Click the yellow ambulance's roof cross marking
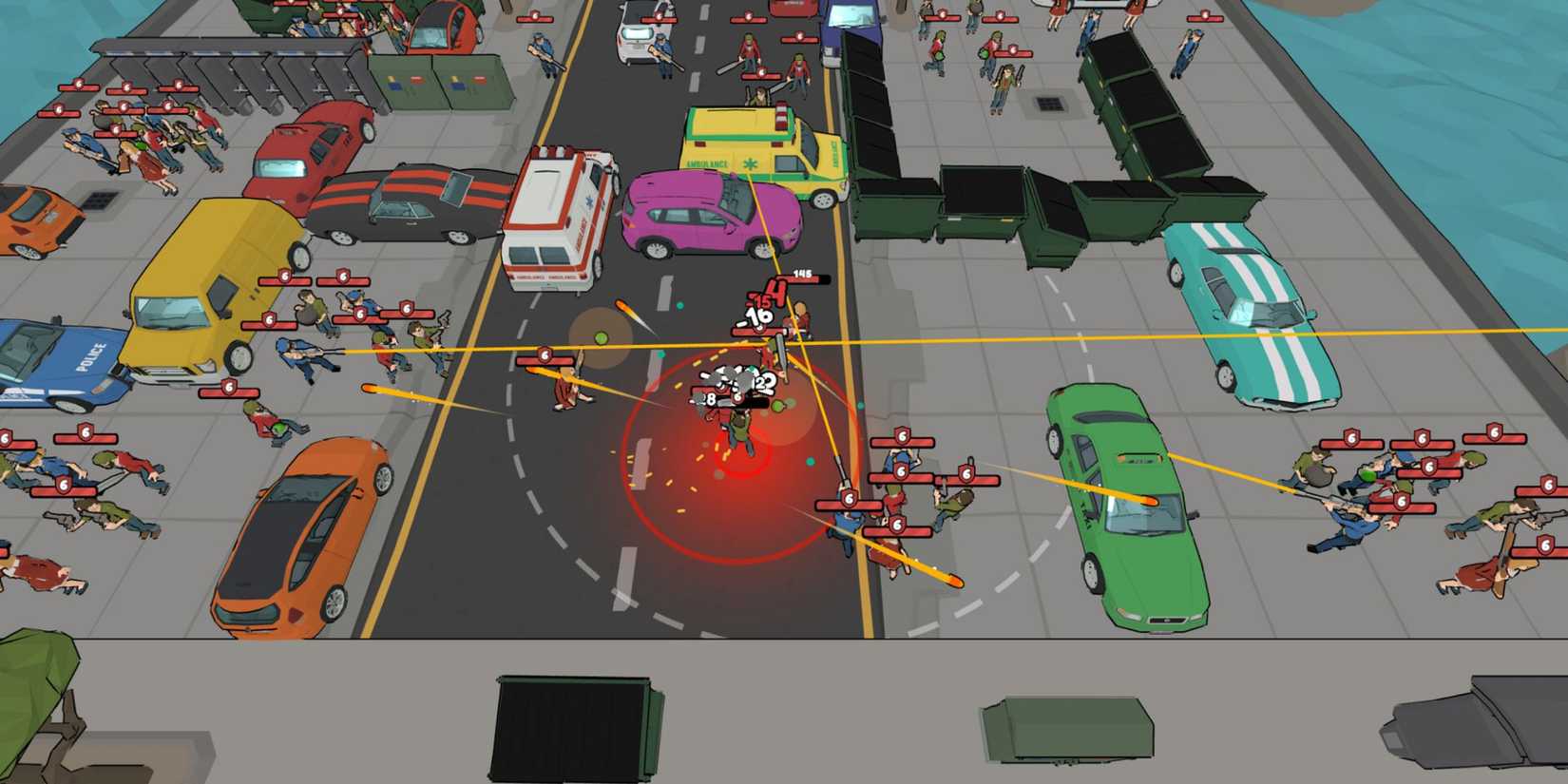 click(x=748, y=162)
